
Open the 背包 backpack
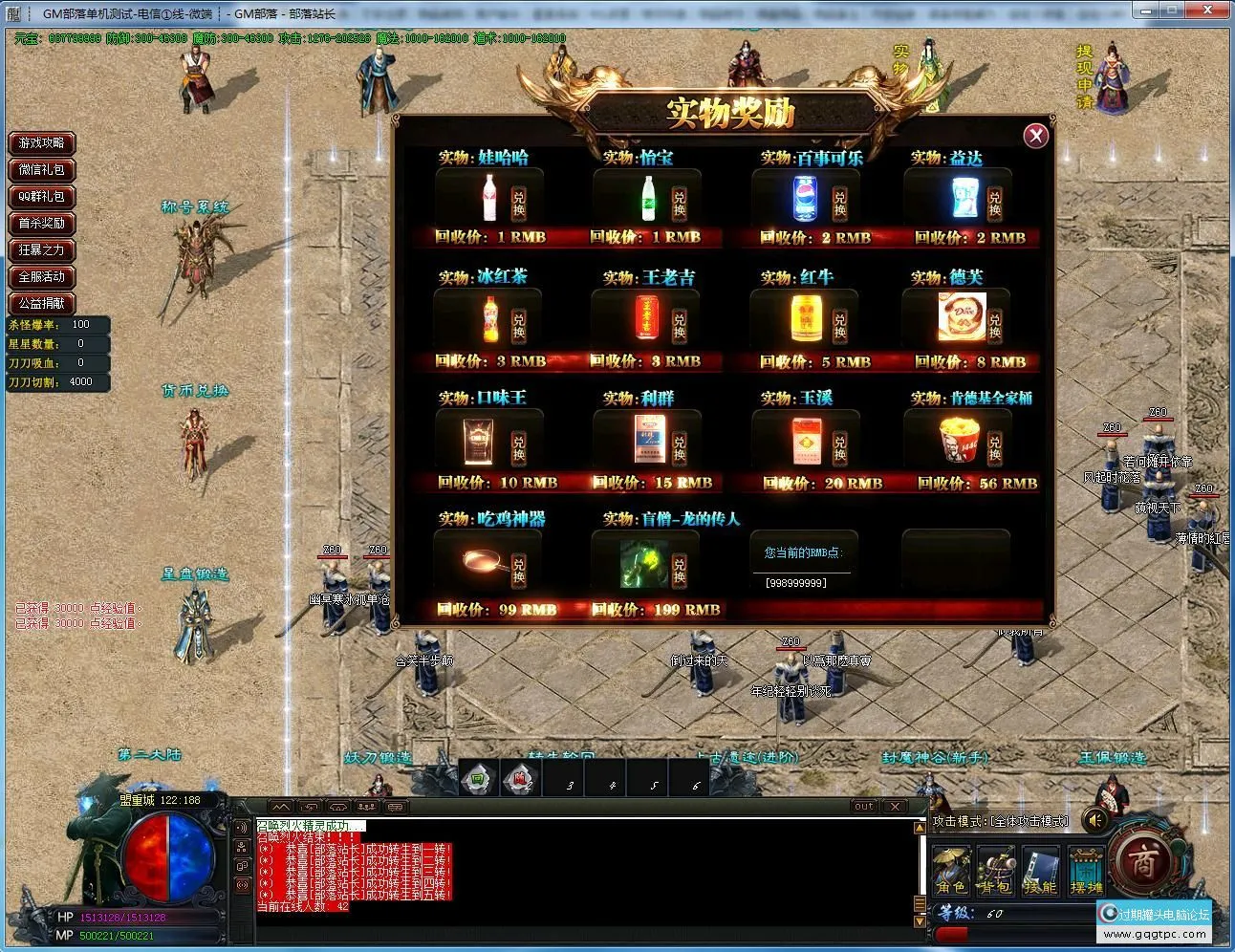995,871
